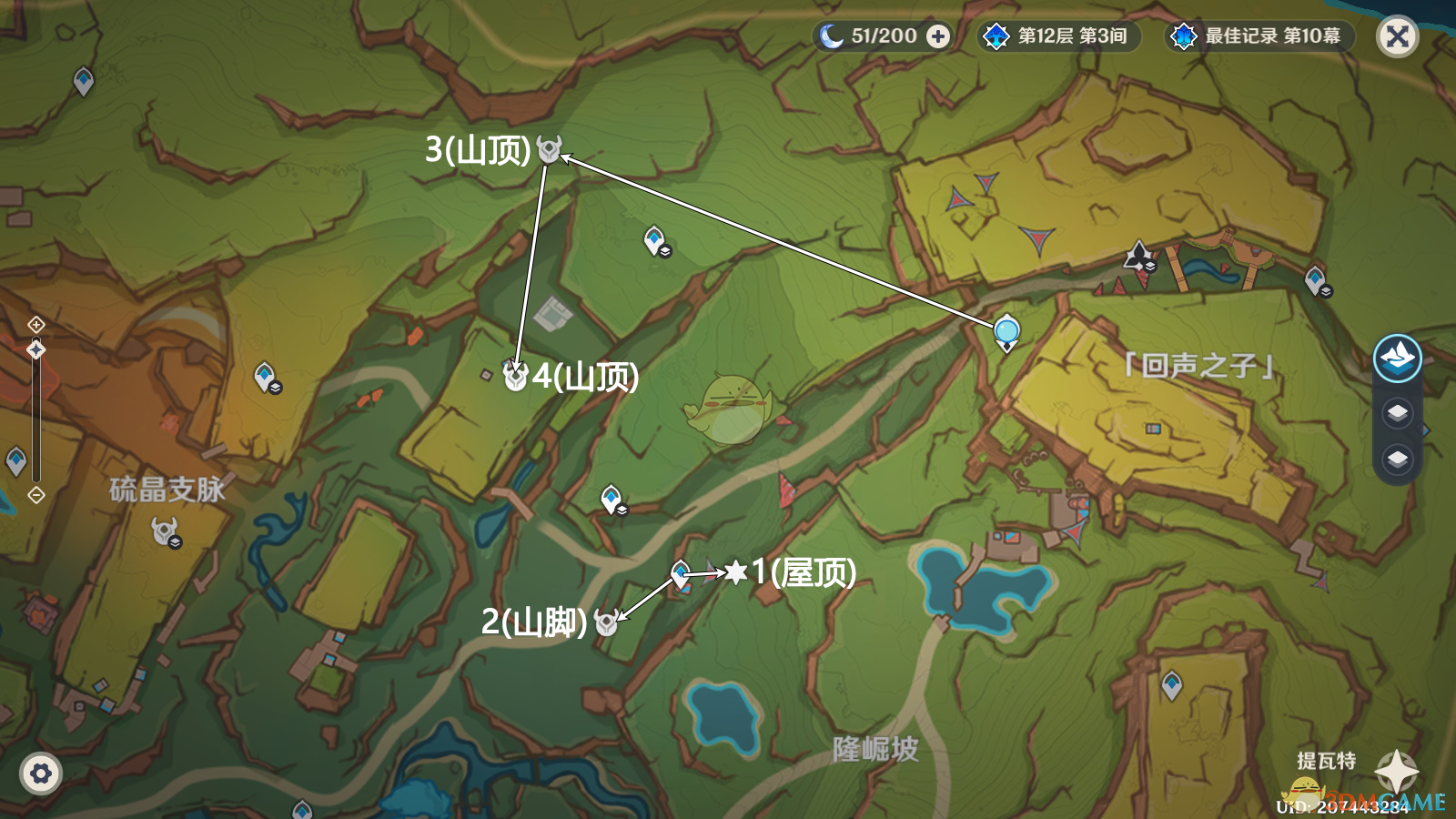Switch to the bottom map layer button
1456x819 pixels.
1397,459
